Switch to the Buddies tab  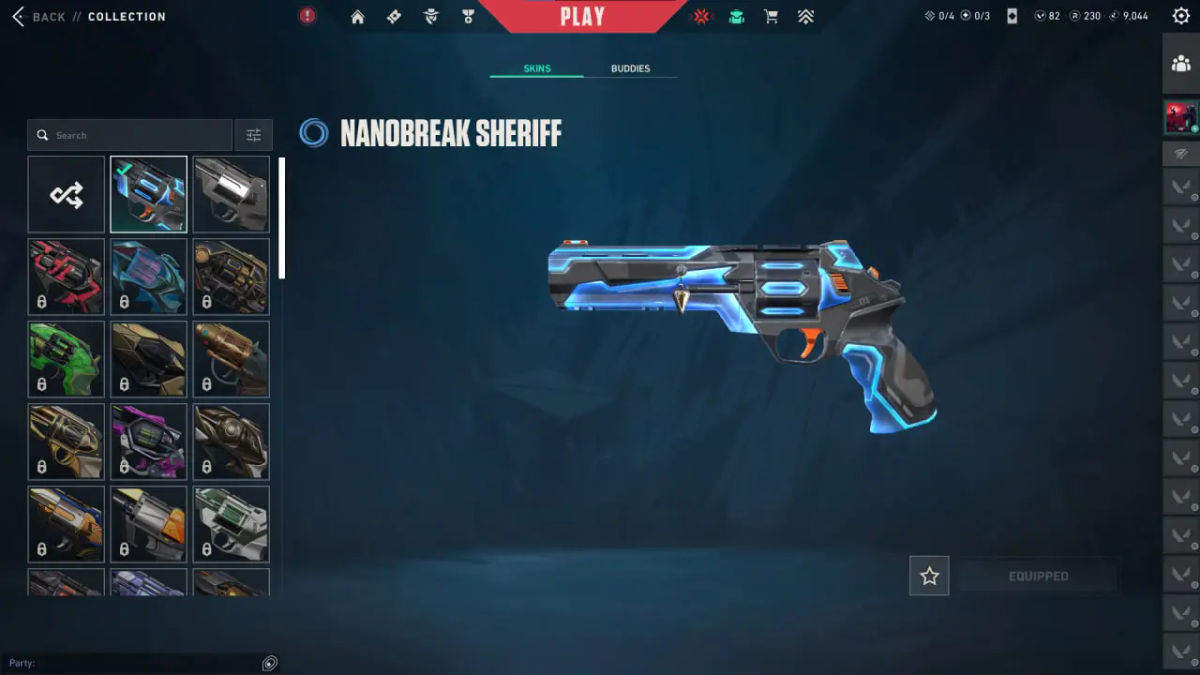point(630,69)
